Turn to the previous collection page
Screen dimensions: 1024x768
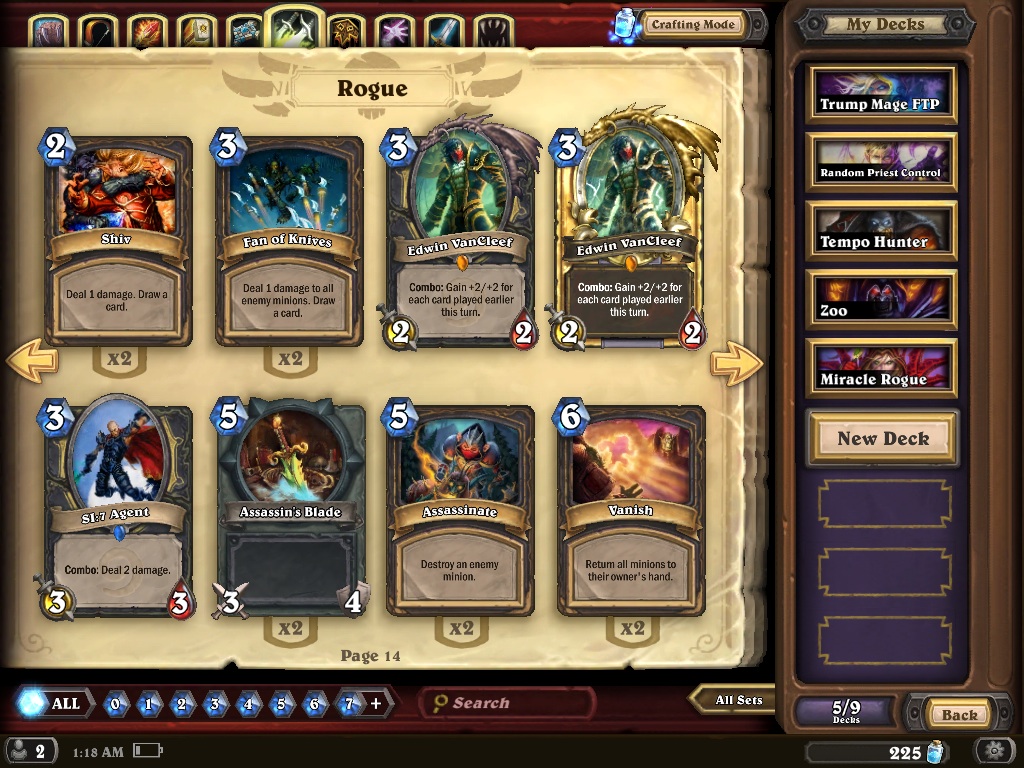(x=32, y=363)
